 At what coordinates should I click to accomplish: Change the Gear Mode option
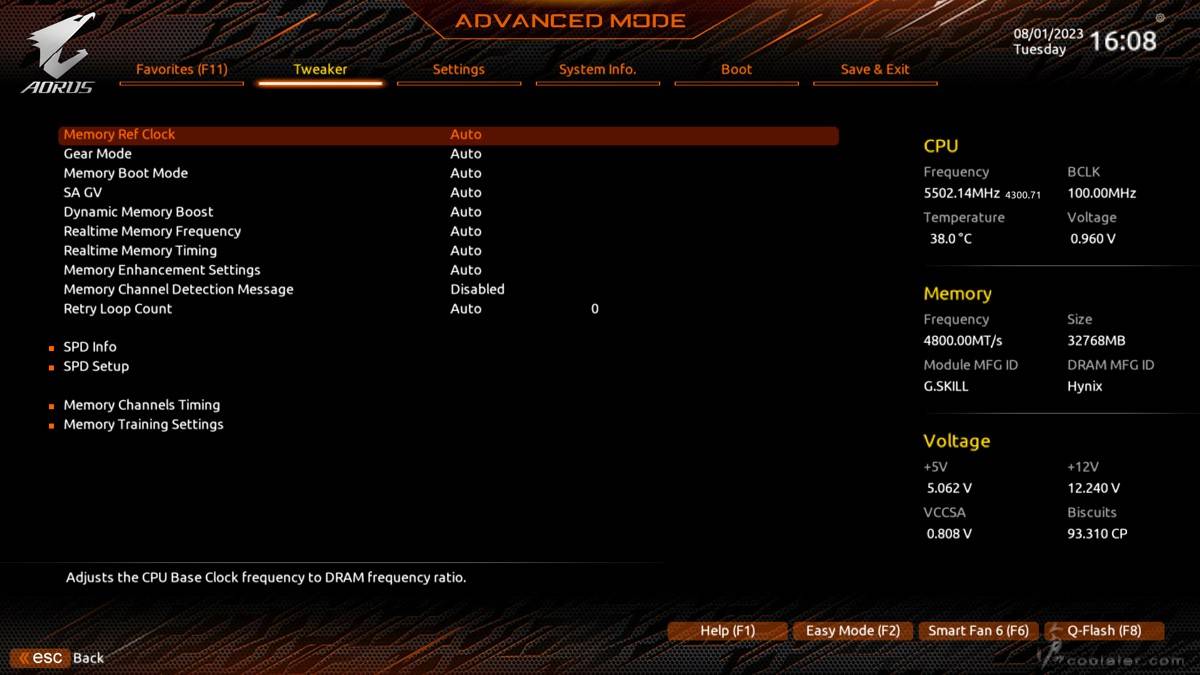click(x=98, y=154)
